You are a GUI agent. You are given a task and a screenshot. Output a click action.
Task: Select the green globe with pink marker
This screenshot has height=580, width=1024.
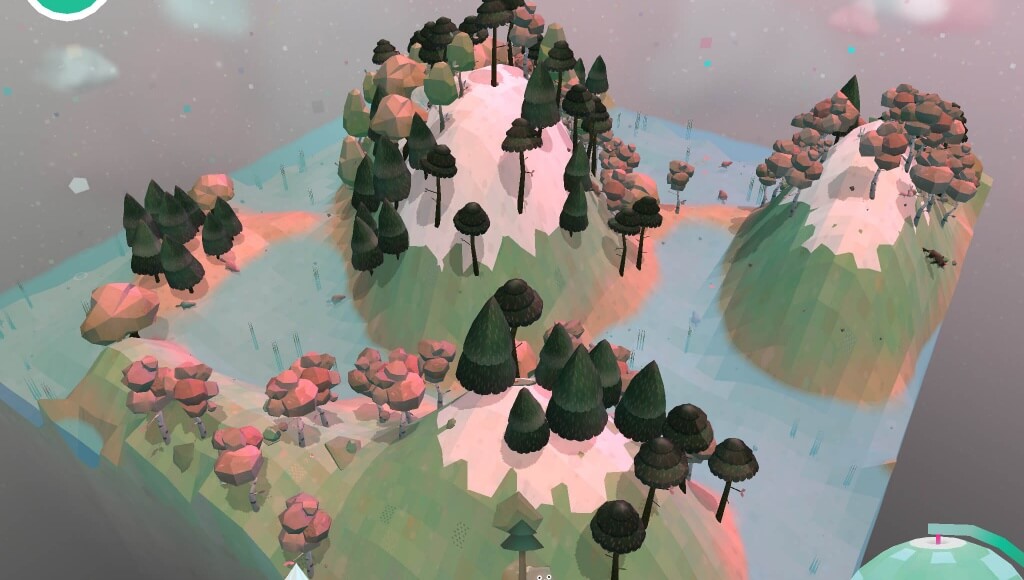point(937,559)
